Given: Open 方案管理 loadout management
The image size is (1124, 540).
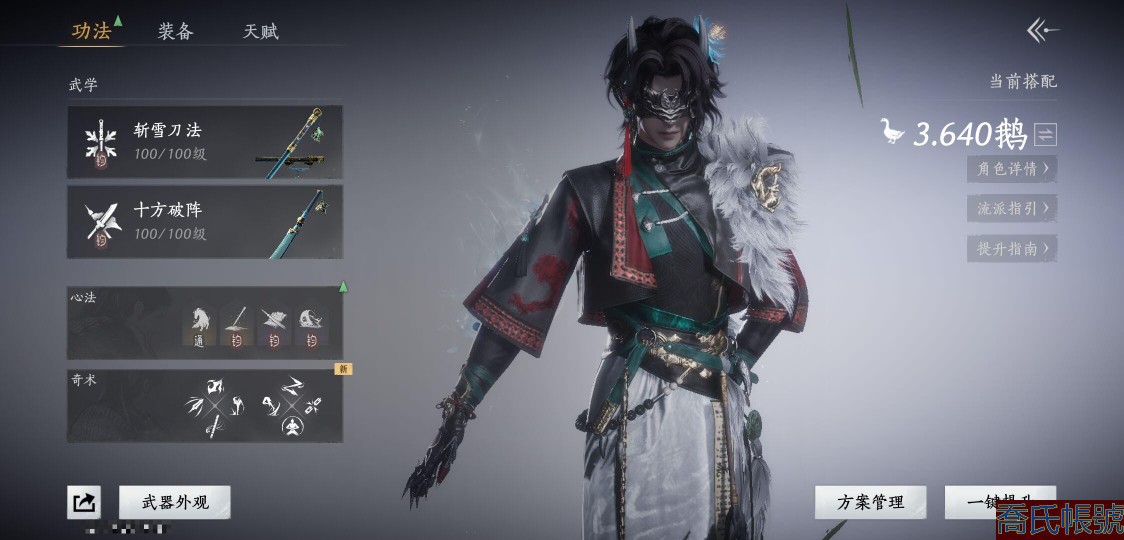Looking at the screenshot, I should click(870, 502).
